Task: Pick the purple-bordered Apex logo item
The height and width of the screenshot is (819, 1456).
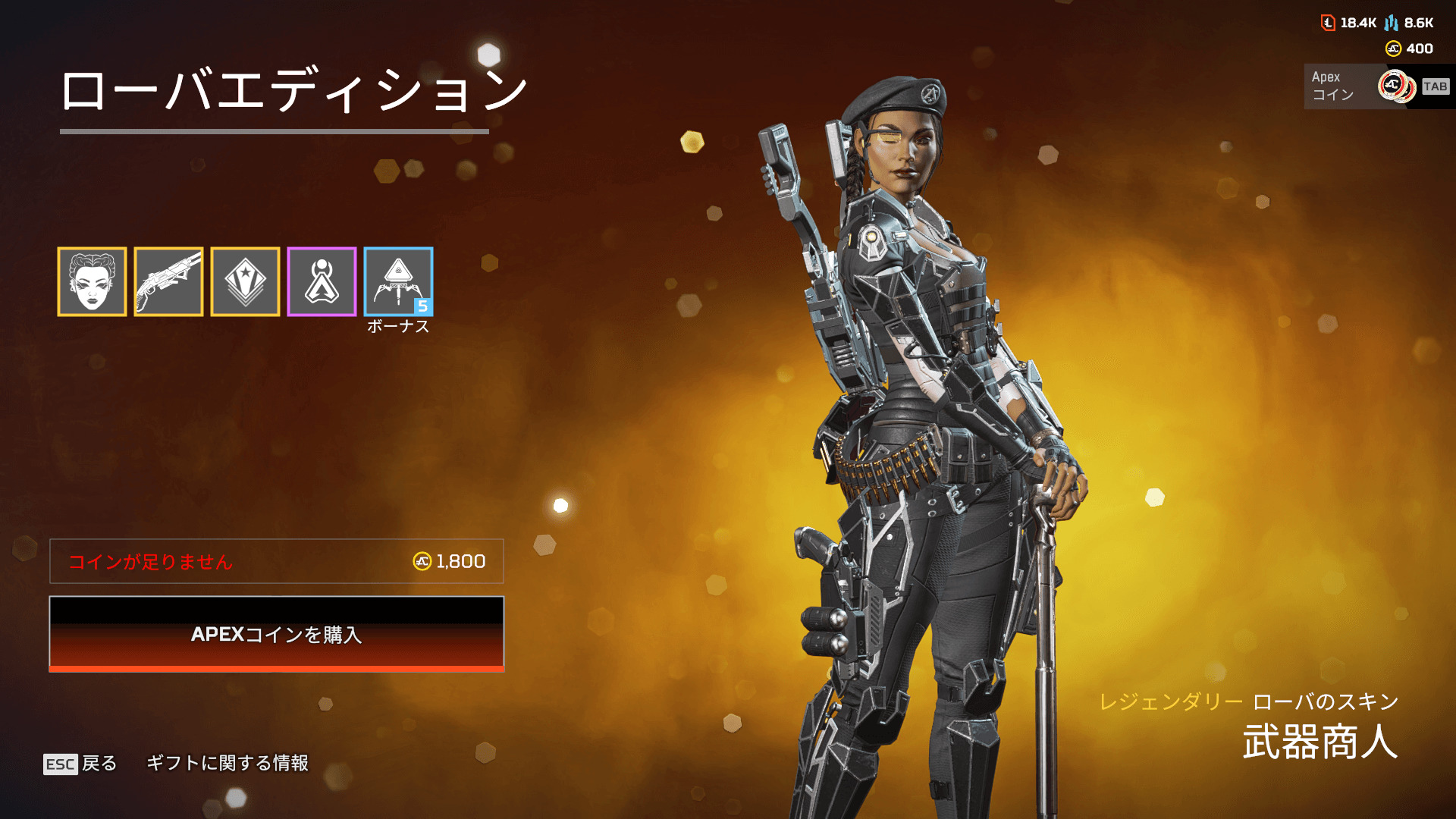Action: [x=322, y=281]
